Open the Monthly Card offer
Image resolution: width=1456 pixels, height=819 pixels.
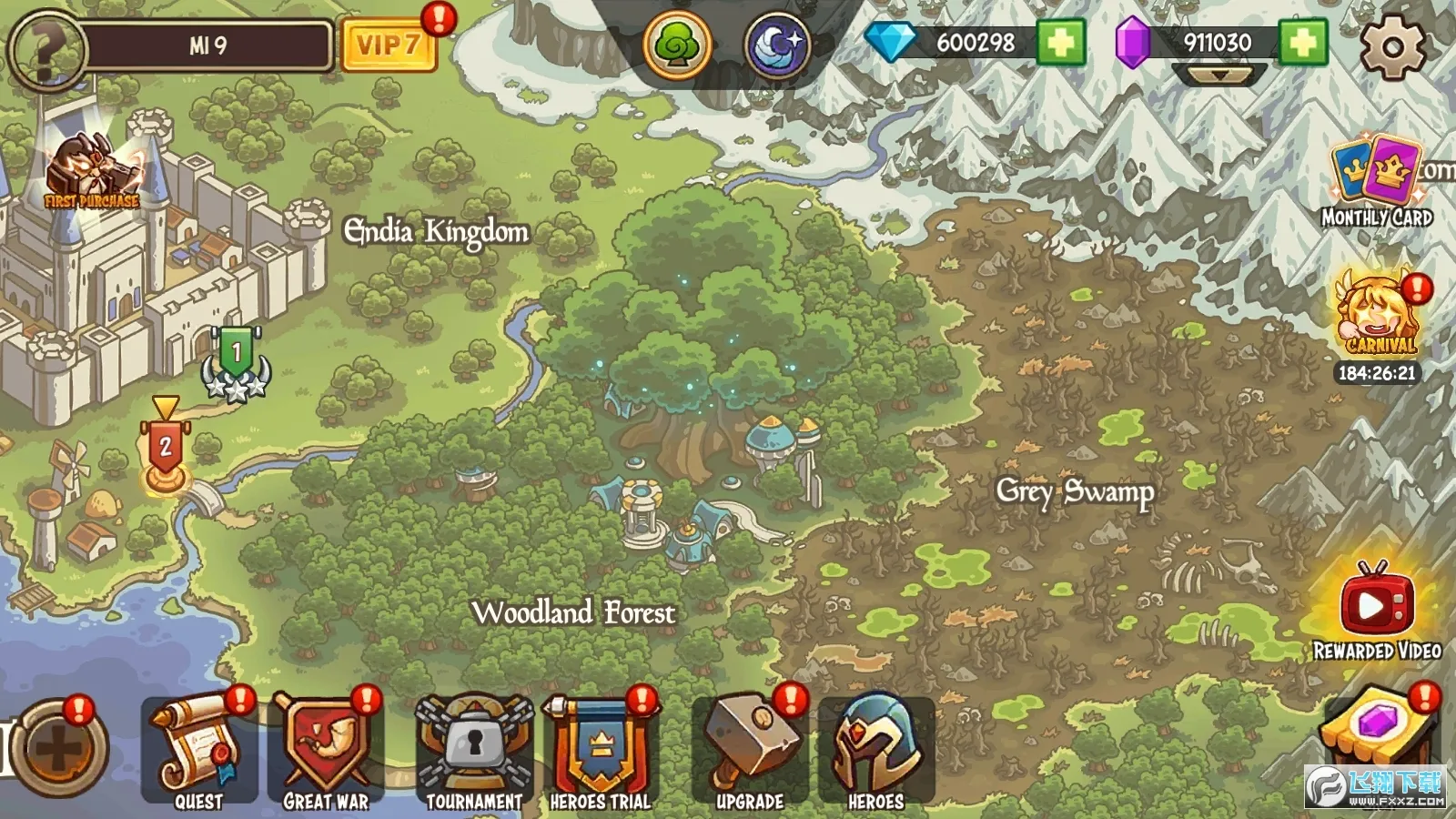[1376, 180]
